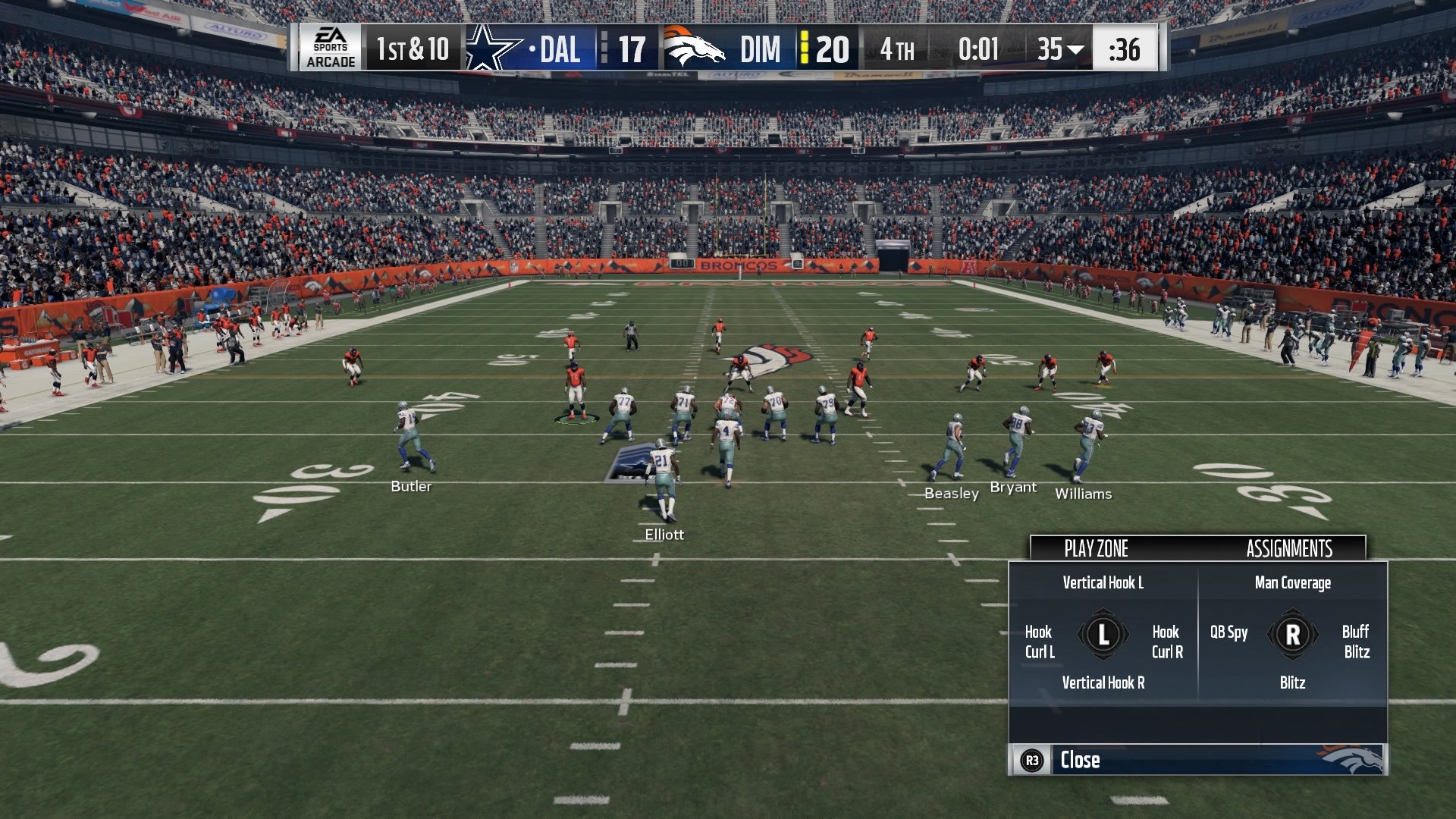Click the EA Sports Arcade logo

(329, 49)
